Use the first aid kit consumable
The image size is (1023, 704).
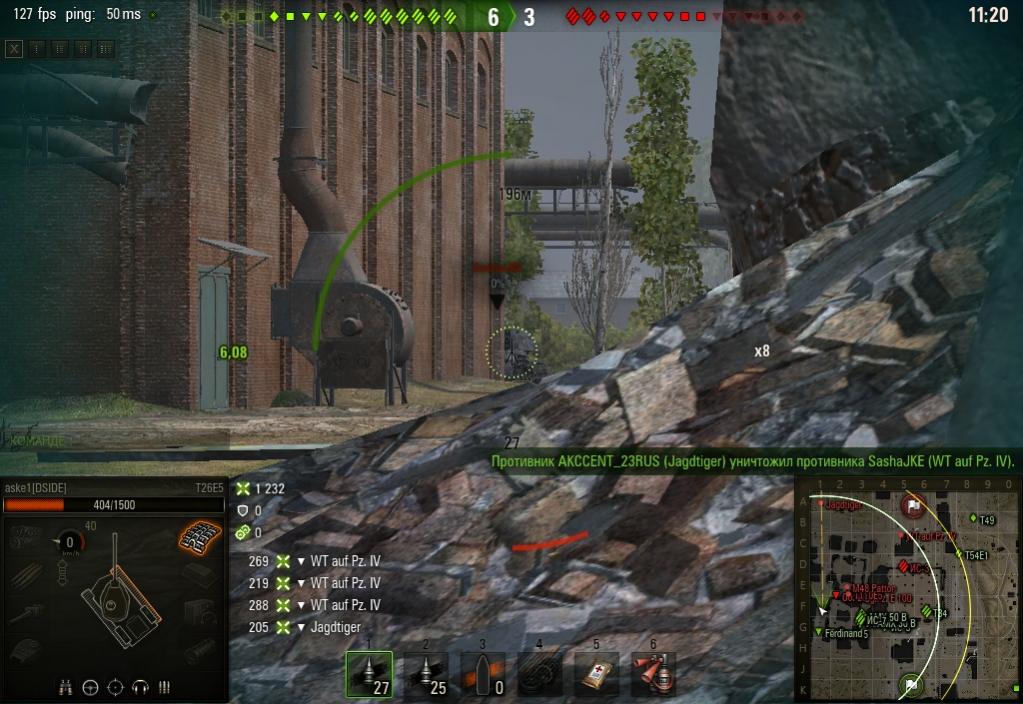pyautogui.click(x=597, y=675)
